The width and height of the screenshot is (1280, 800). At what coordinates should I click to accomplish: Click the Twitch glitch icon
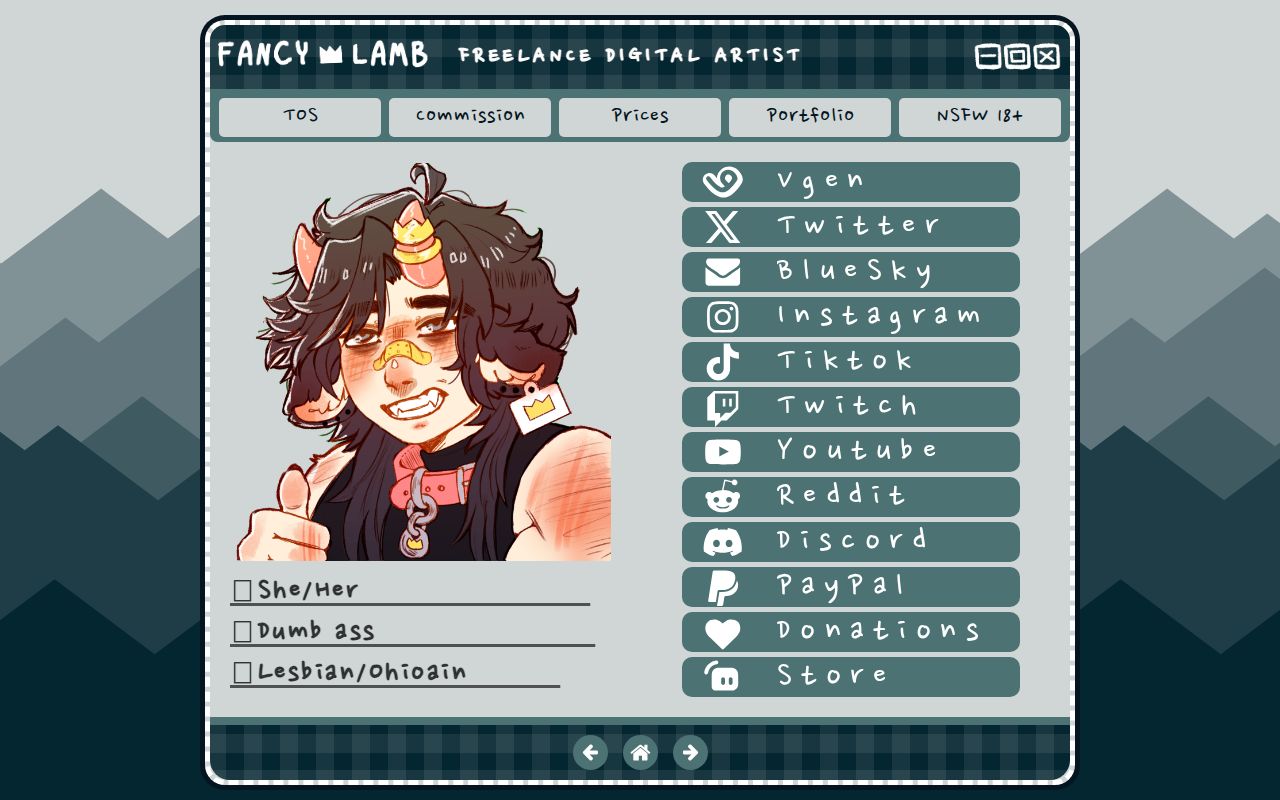pos(723,406)
